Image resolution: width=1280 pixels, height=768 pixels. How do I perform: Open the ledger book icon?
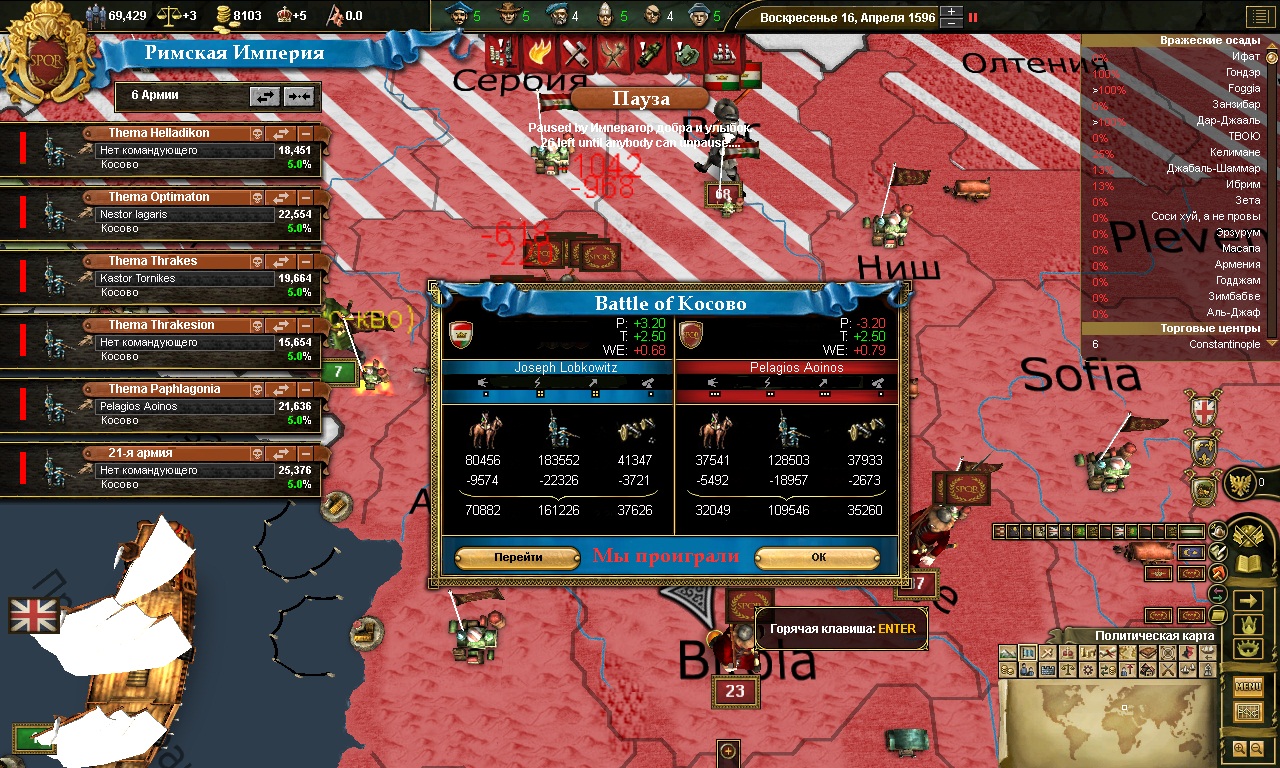tap(1248, 563)
